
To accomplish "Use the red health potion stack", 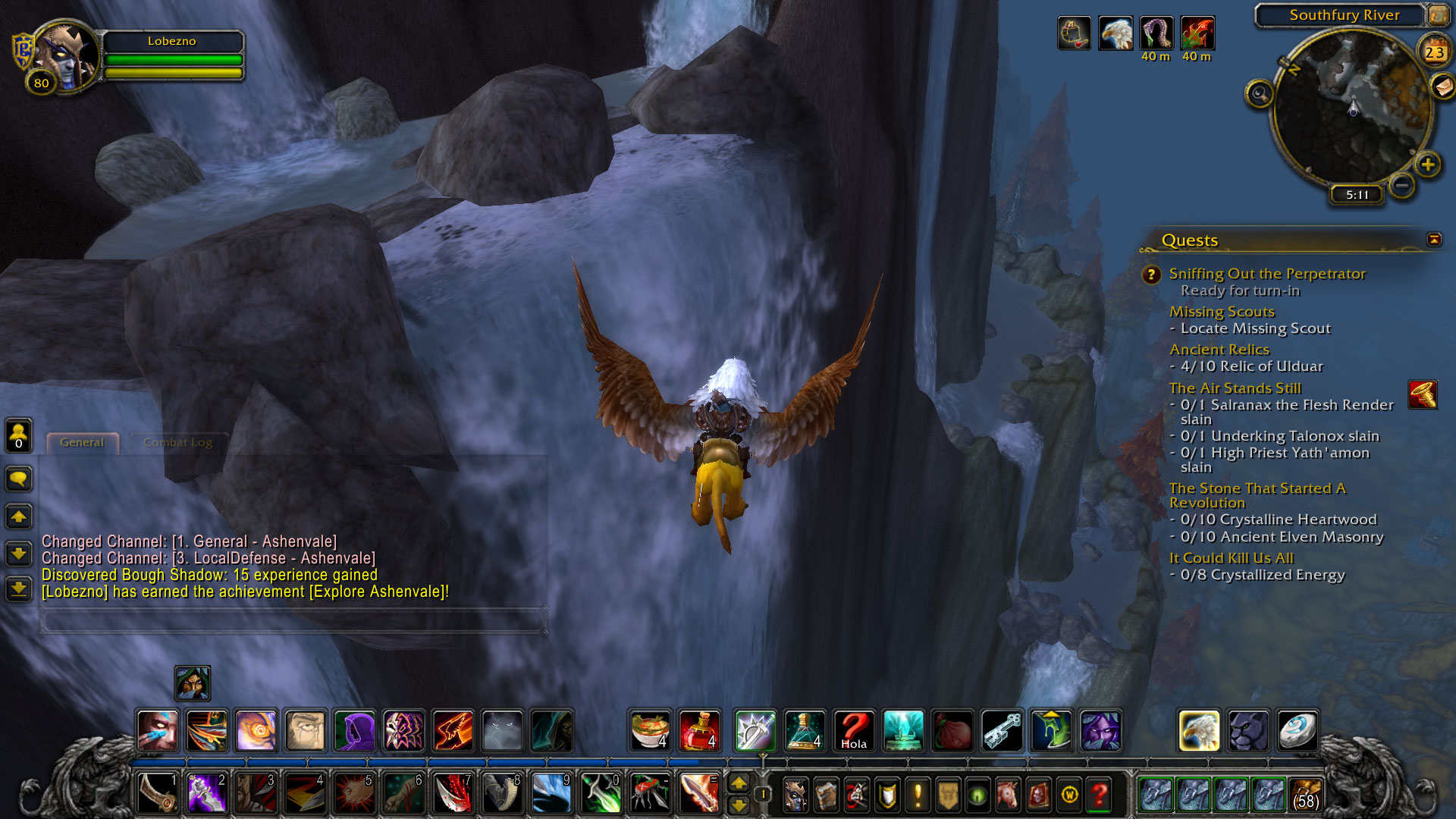I will tap(699, 730).
